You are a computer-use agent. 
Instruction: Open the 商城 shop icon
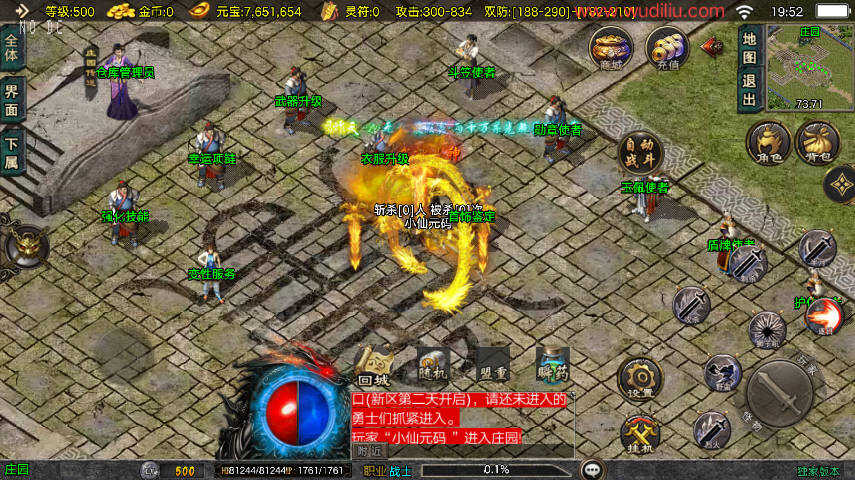pos(609,46)
